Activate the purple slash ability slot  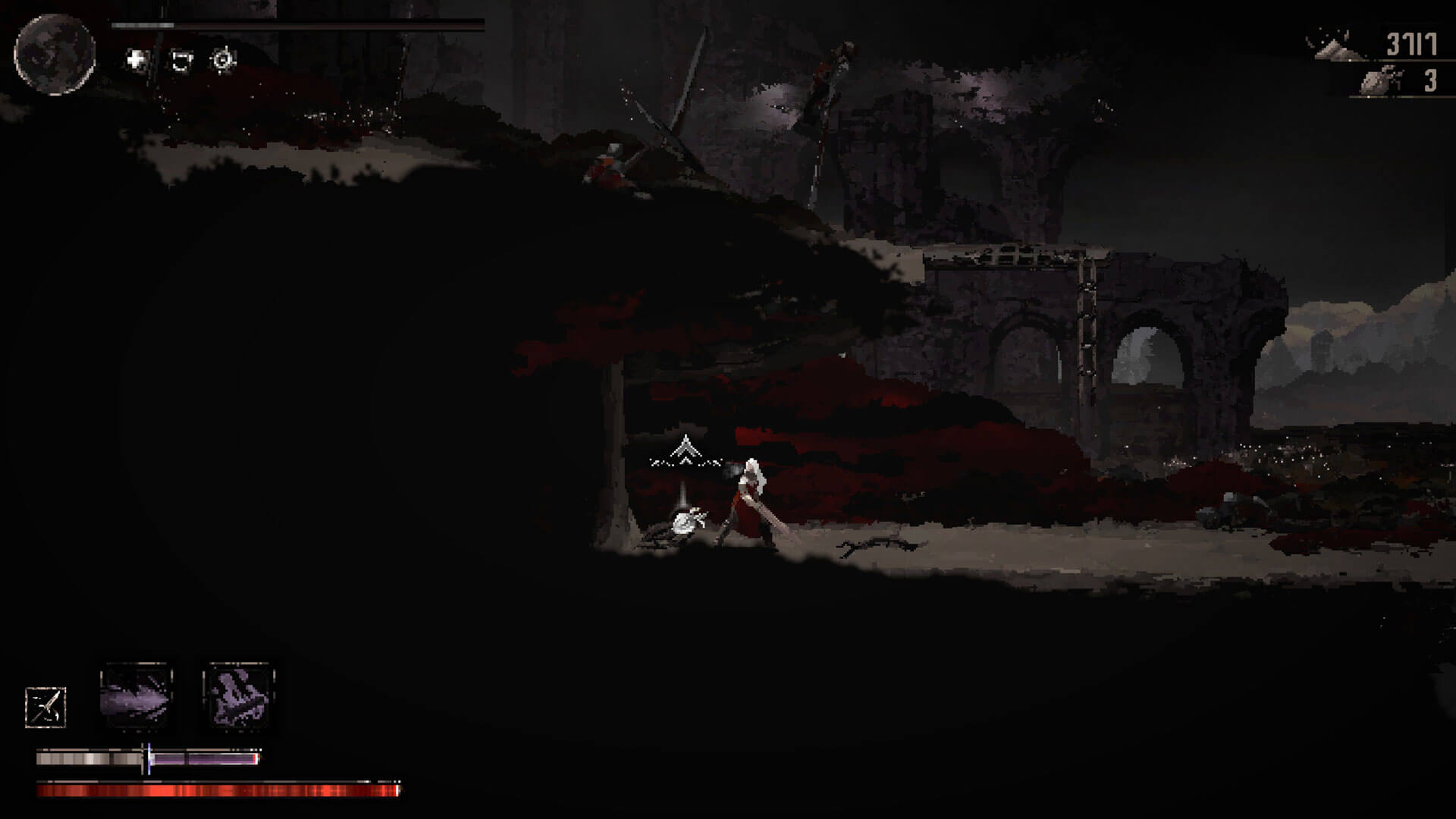(x=136, y=696)
